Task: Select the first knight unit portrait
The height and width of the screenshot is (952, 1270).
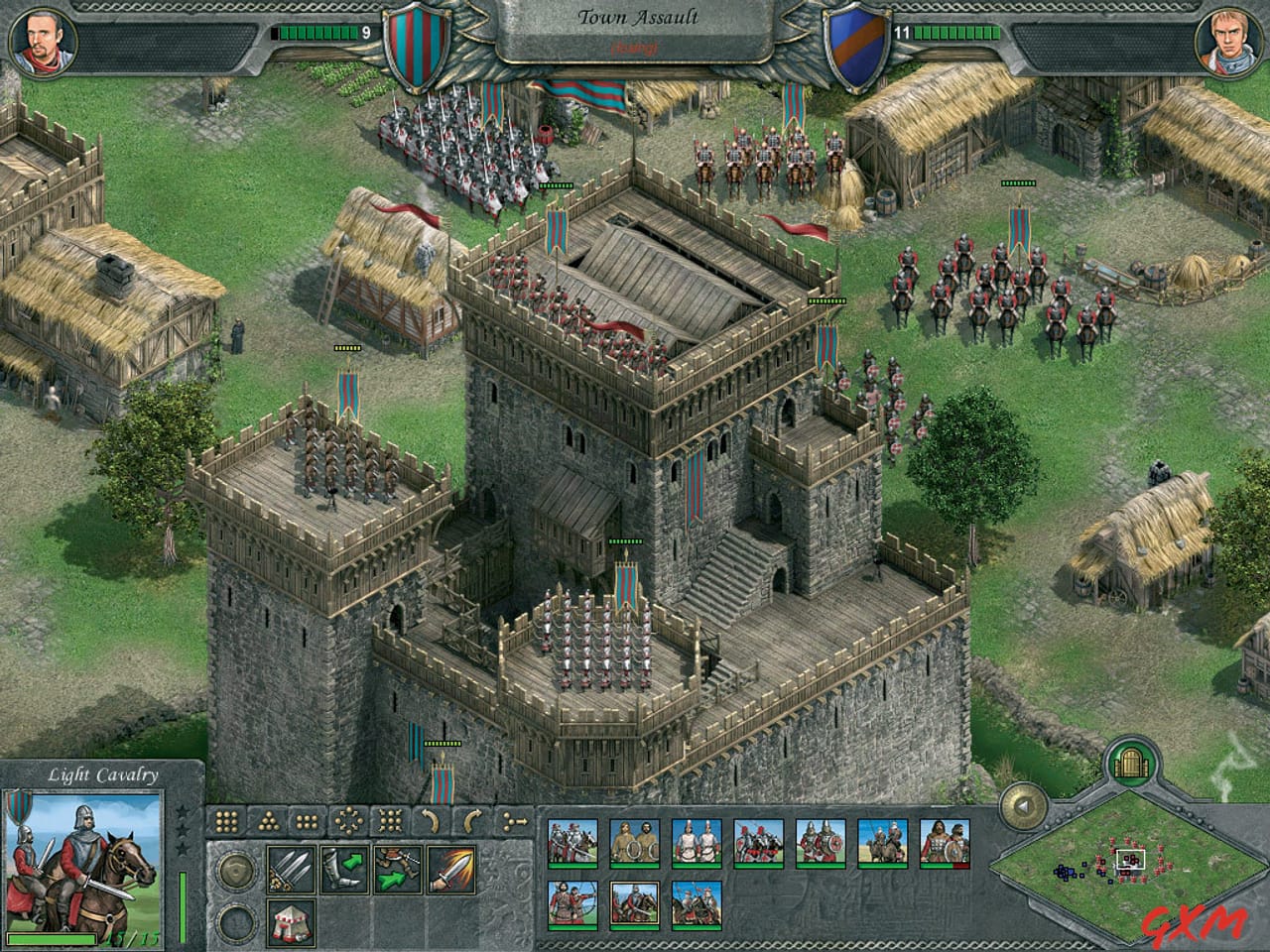Action: click(x=572, y=843)
